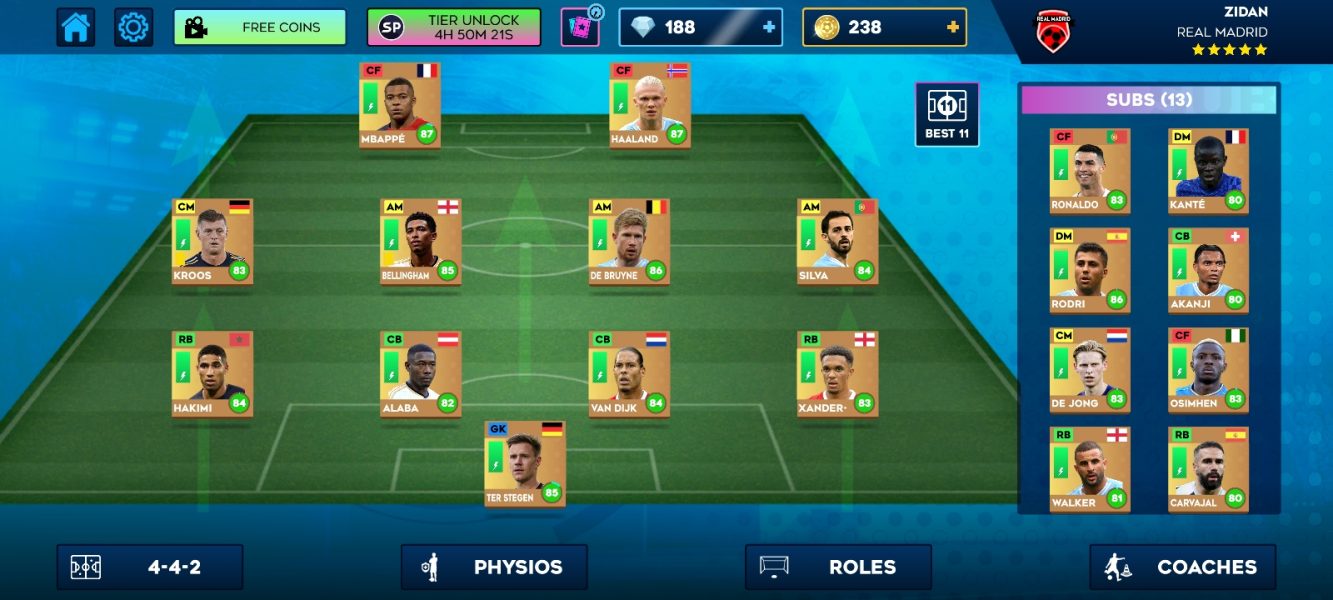1333x600 pixels.
Task: Open the settings gear
Action: (133, 27)
